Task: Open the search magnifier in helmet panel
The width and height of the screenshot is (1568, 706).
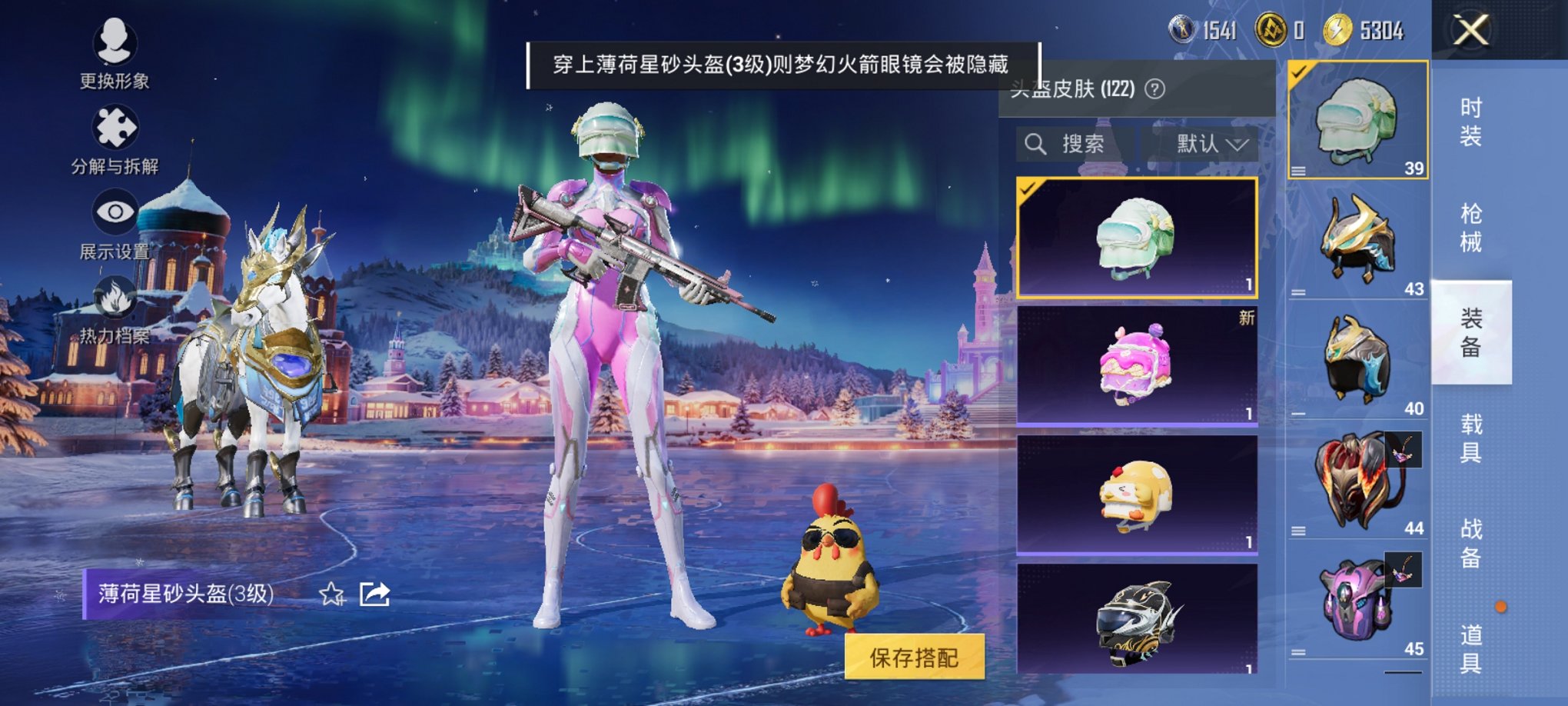Action: pos(1036,145)
